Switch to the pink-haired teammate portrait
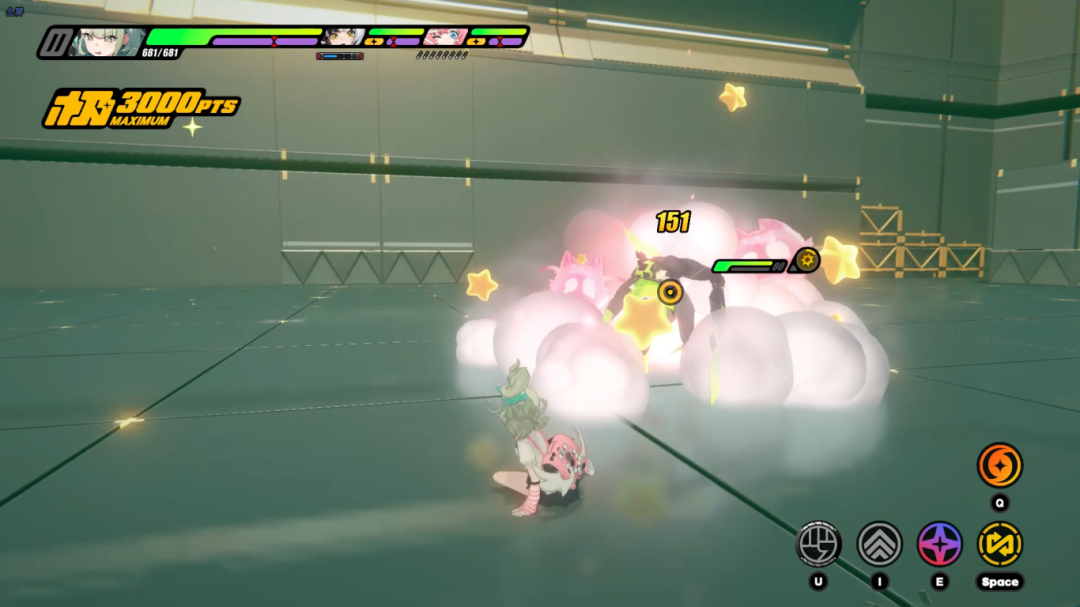1080x607 pixels. click(x=445, y=37)
